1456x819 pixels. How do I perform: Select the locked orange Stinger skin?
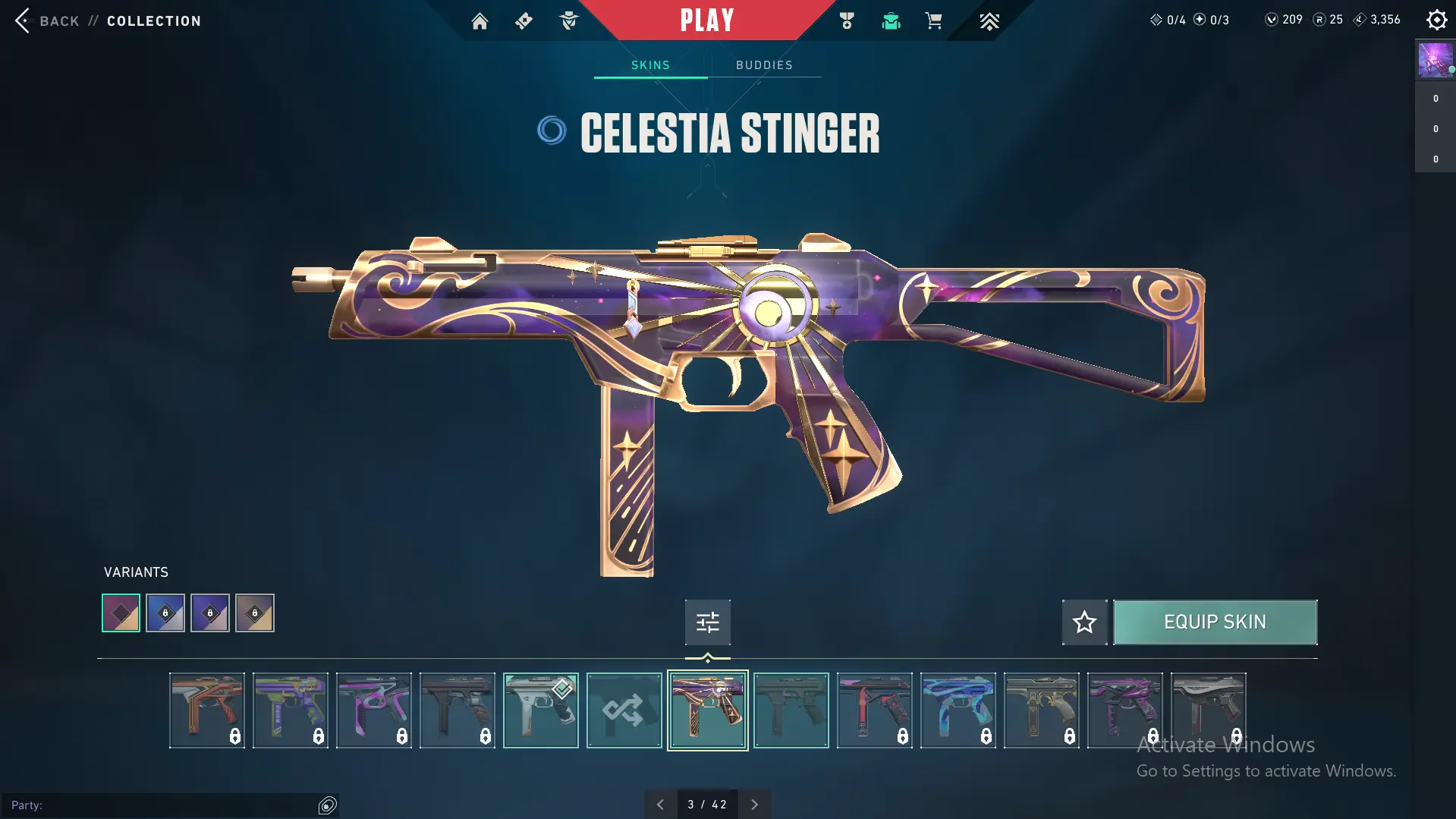pyautogui.click(x=206, y=710)
